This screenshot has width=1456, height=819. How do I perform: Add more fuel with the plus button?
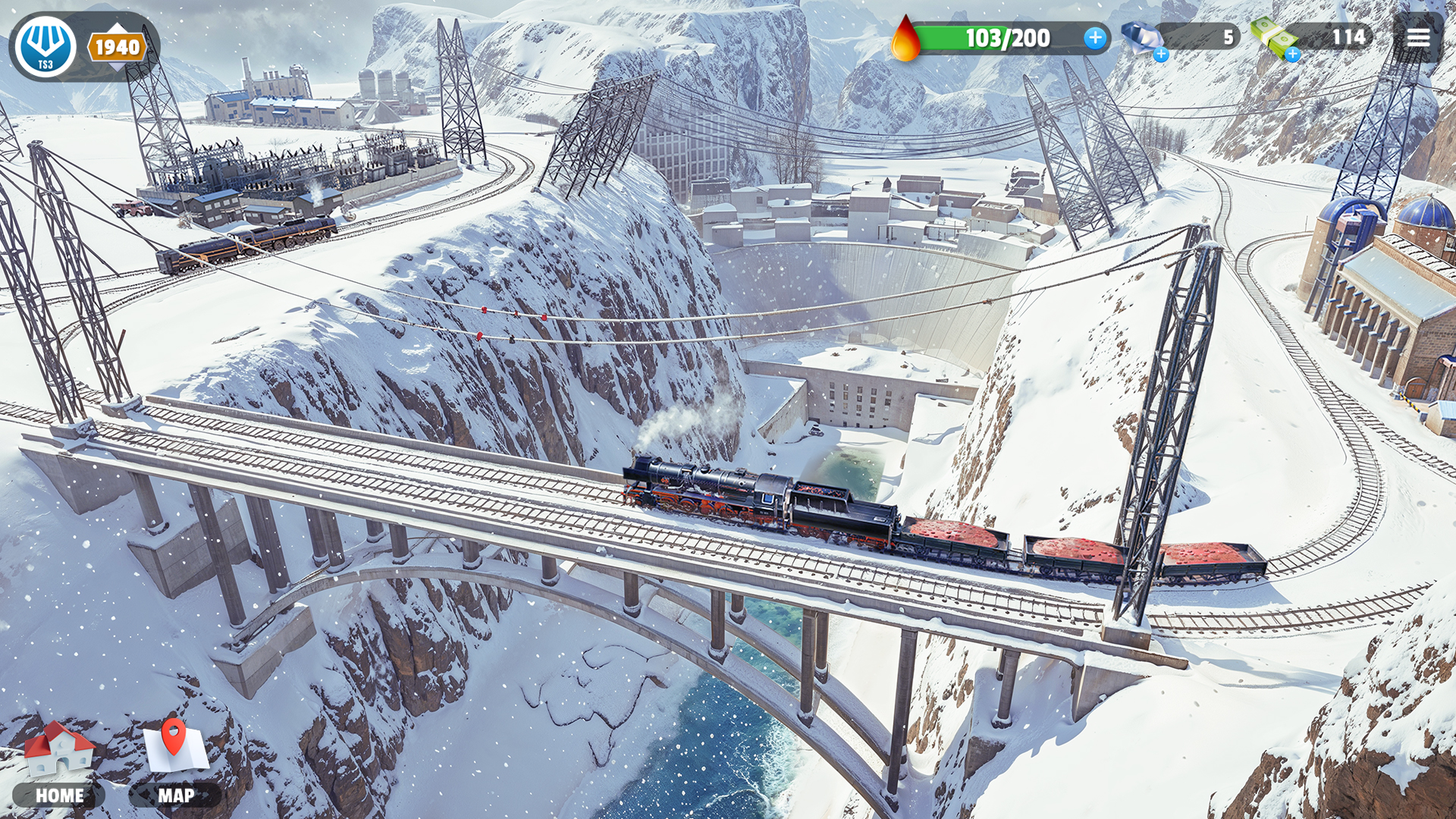[1094, 38]
